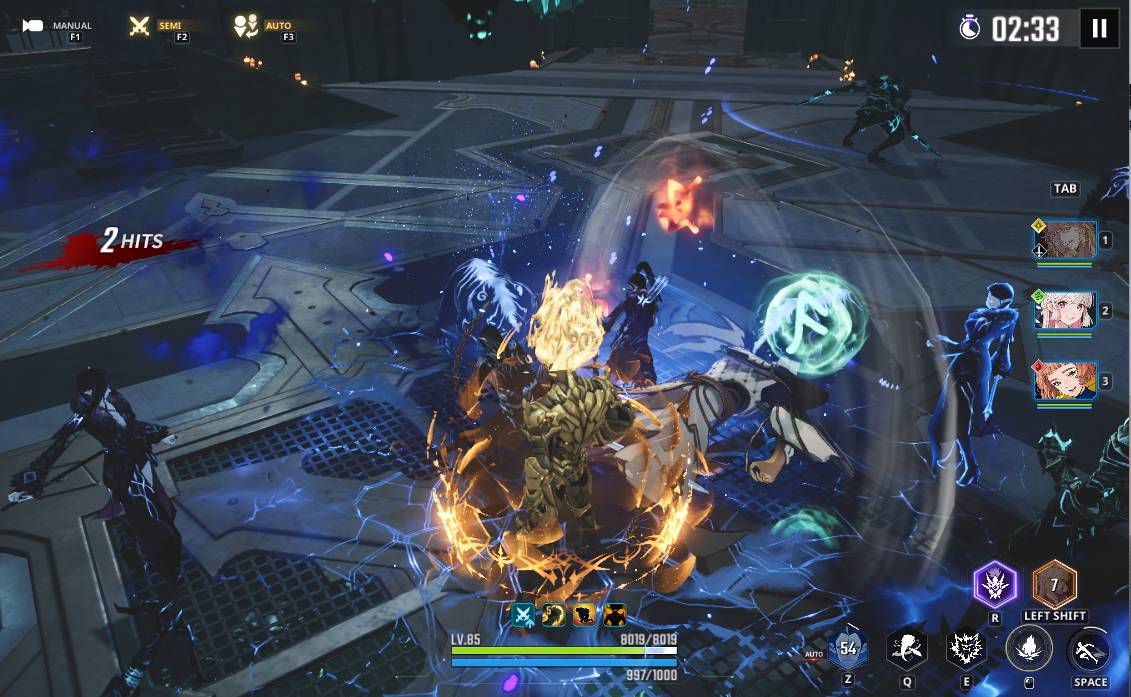Switch to the white-haired party member in slot 2
1131x697 pixels.
click(1065, 311)
